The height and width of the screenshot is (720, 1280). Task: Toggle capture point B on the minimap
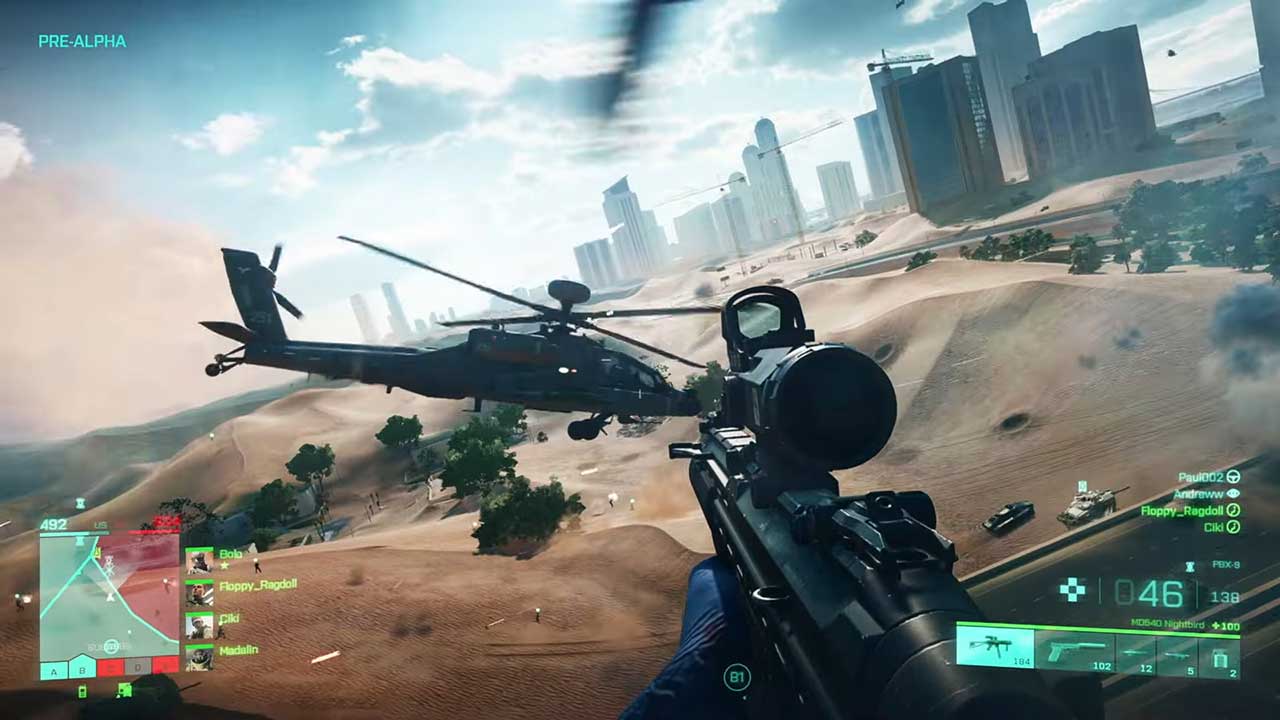(x=81, y=670)
